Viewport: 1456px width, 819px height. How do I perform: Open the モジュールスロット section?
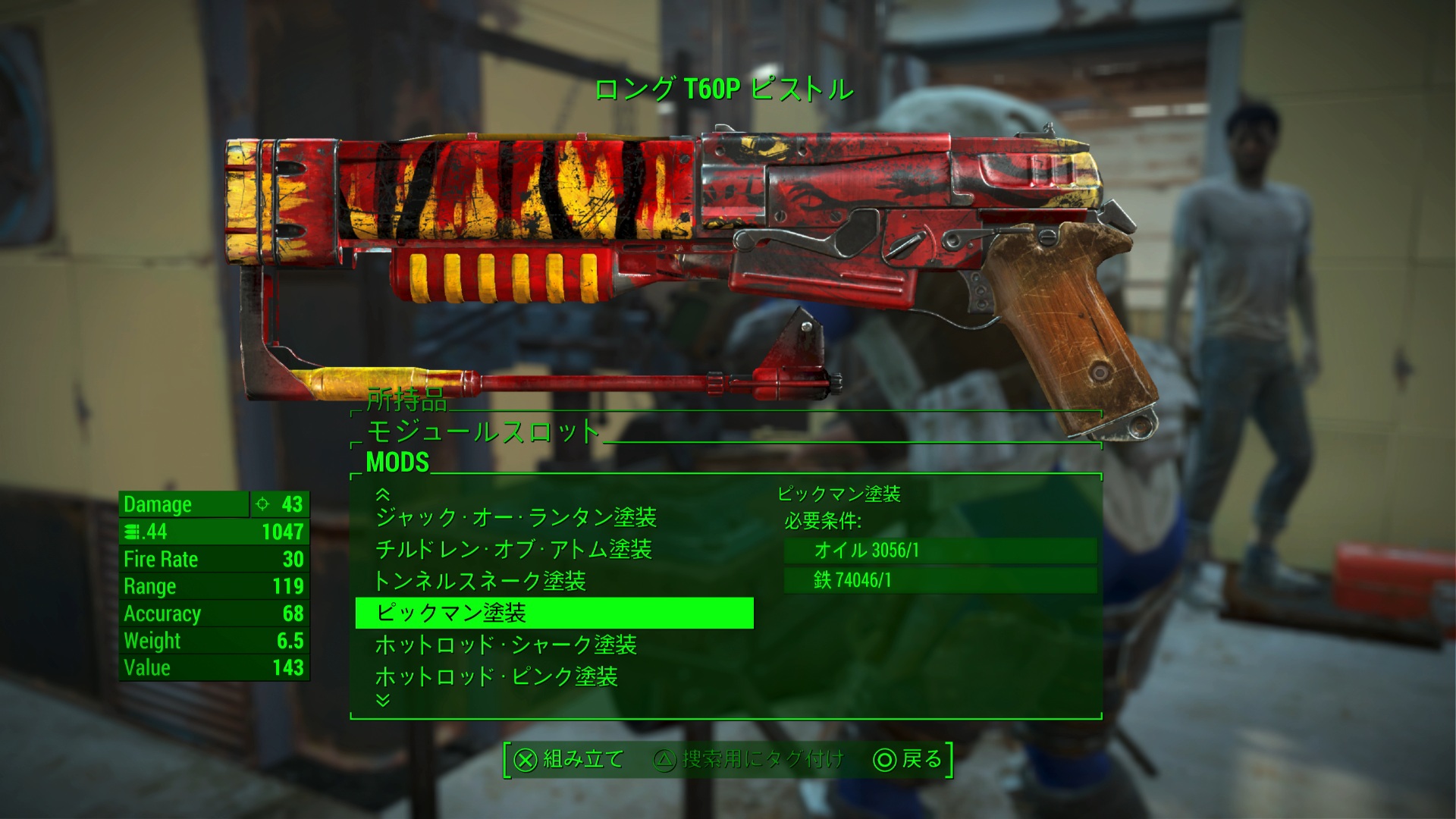(x=483, y=431)
